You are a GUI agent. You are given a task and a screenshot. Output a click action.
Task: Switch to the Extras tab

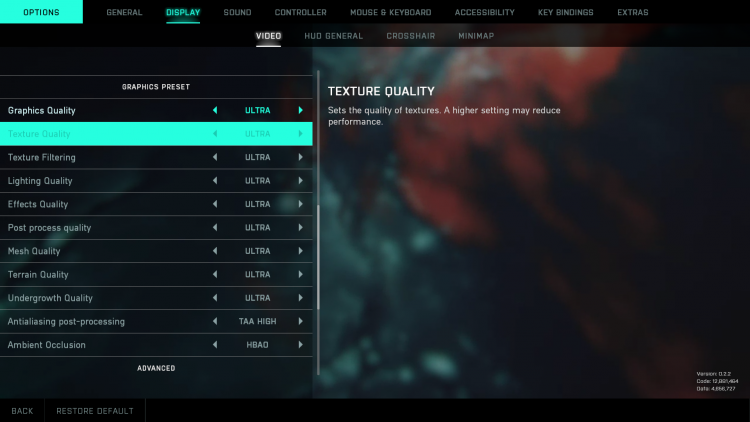tap(632, 13)
